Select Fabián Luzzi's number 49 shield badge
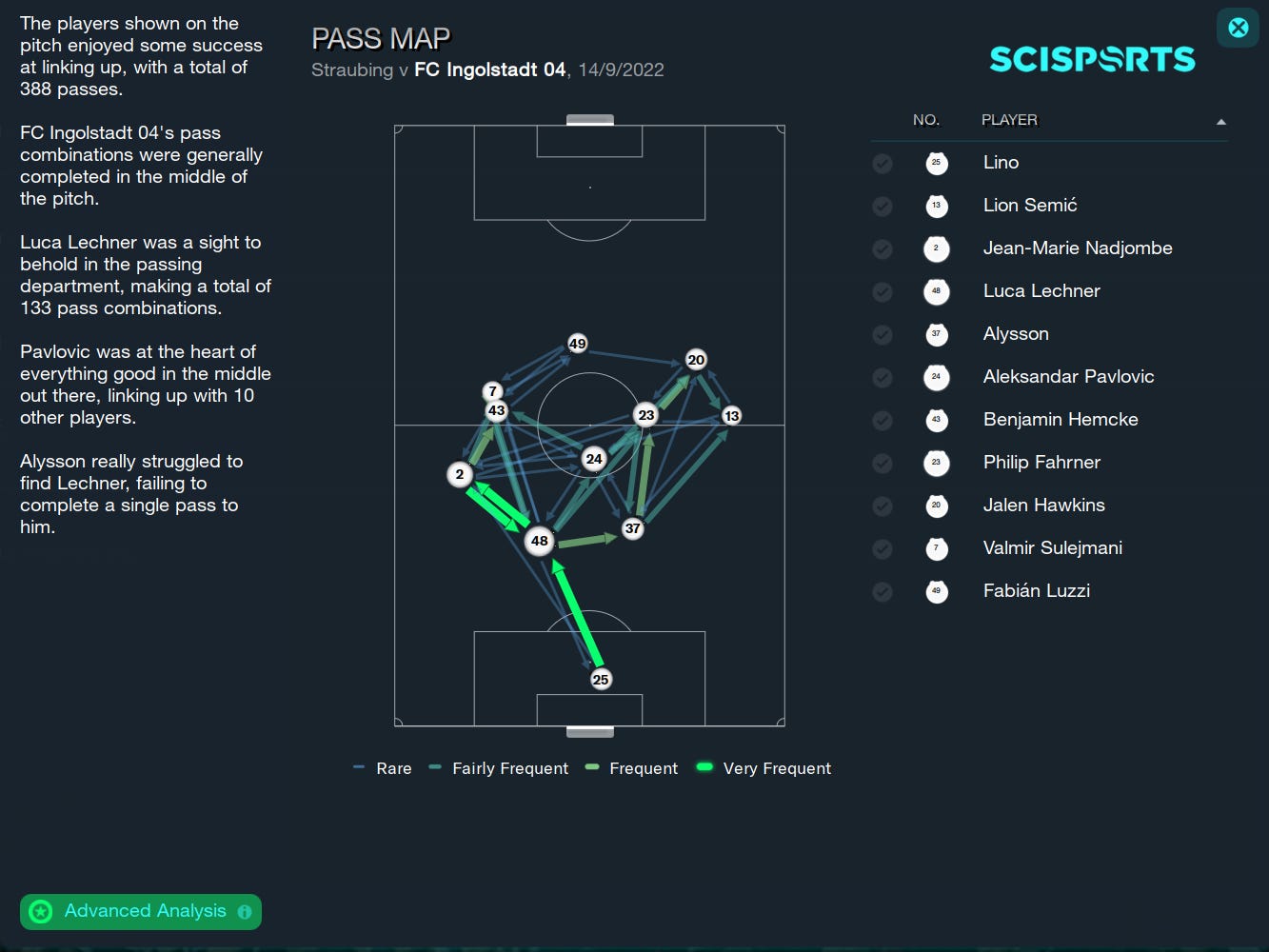 936,591
